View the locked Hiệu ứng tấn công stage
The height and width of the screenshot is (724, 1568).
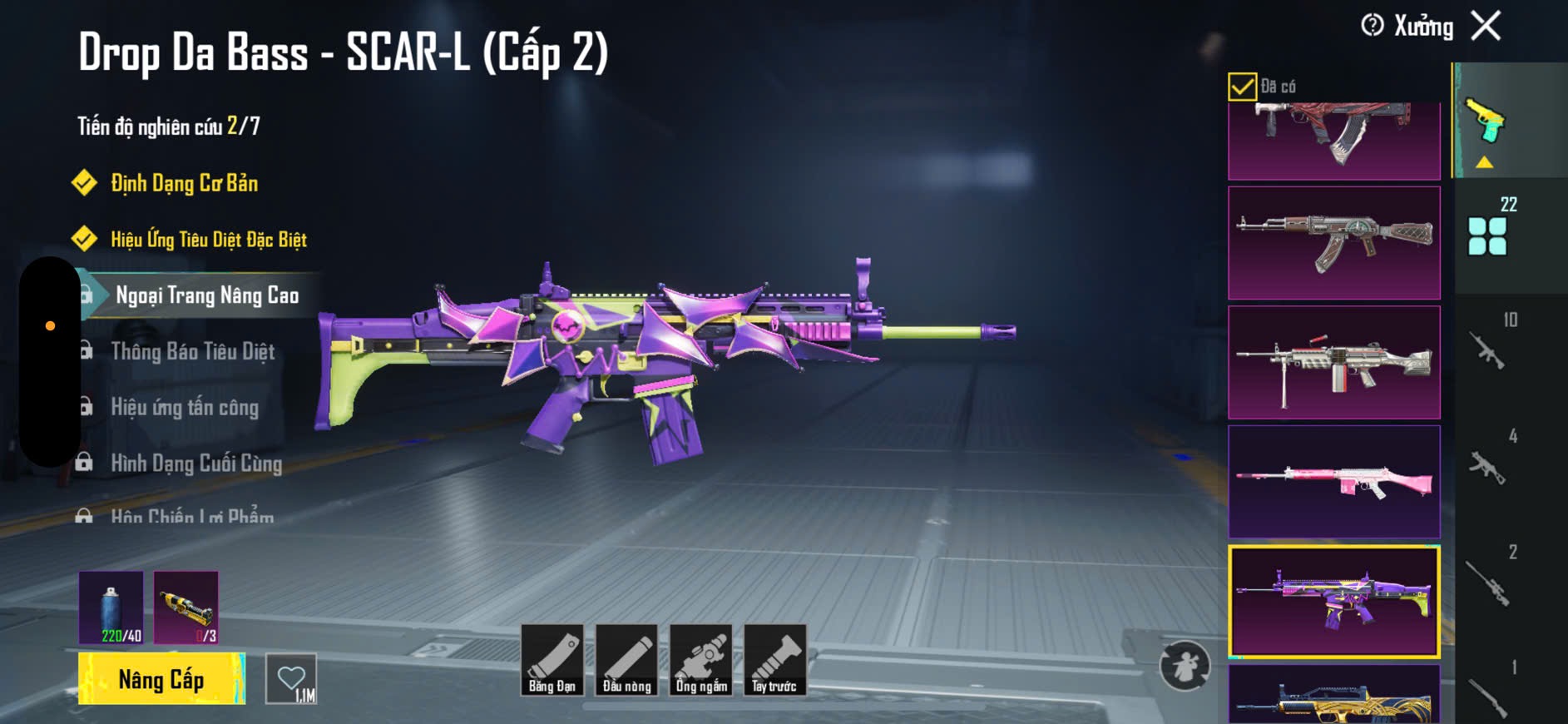tap(185, 407)
